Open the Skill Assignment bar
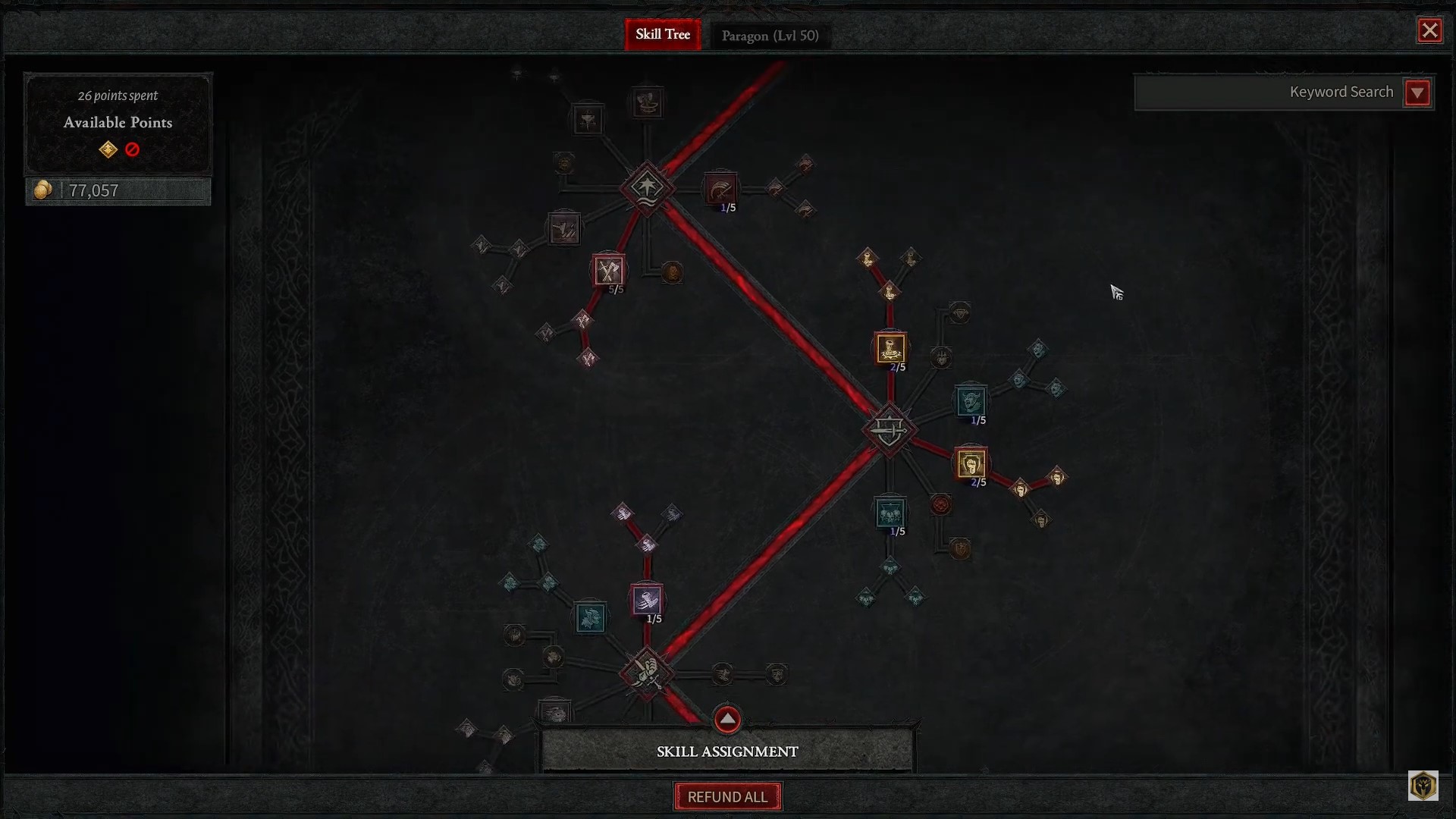The width and height of the screenshot is (1456, 819). 726,752
